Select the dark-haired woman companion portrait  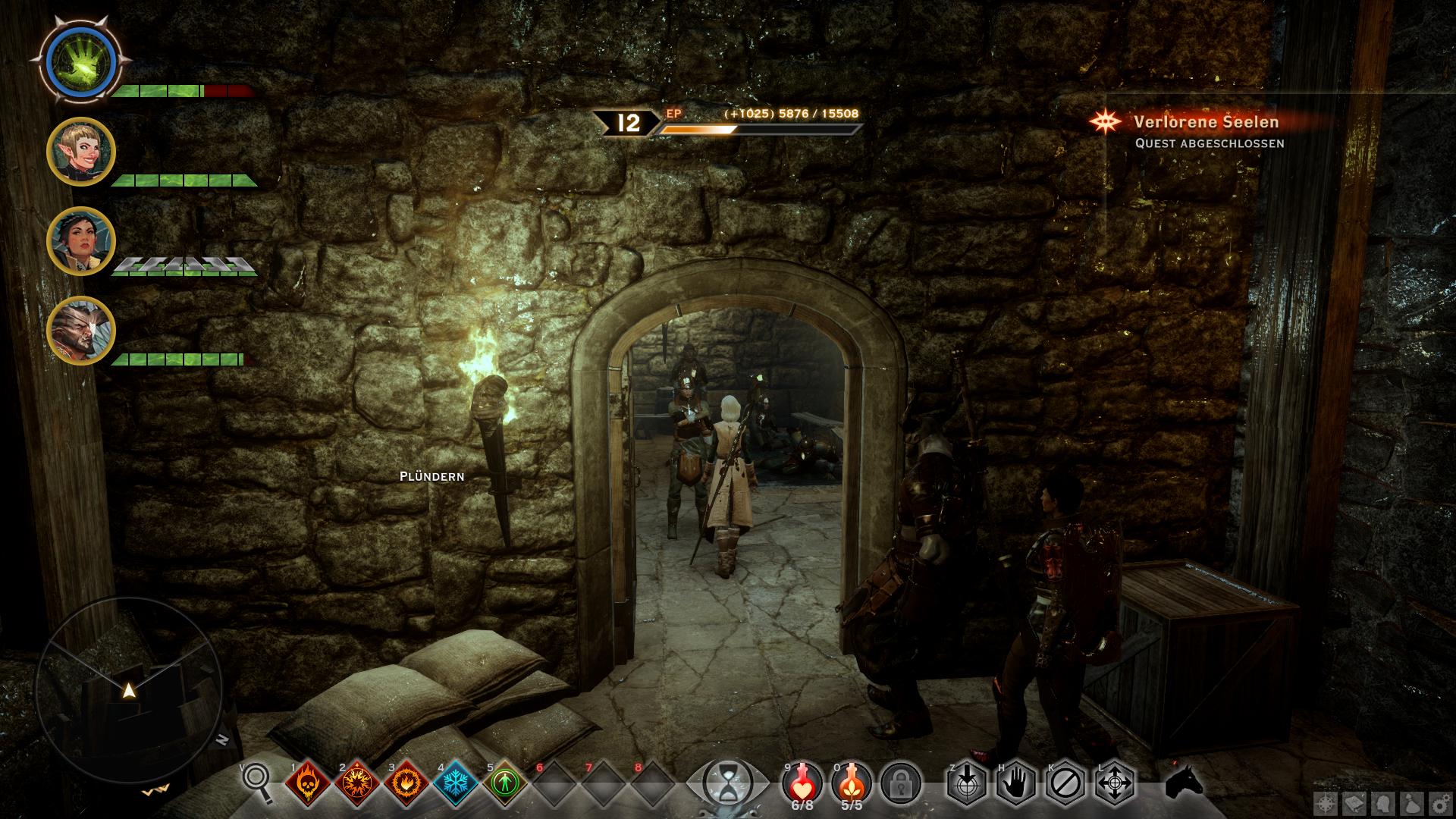(x=80, y=241)
